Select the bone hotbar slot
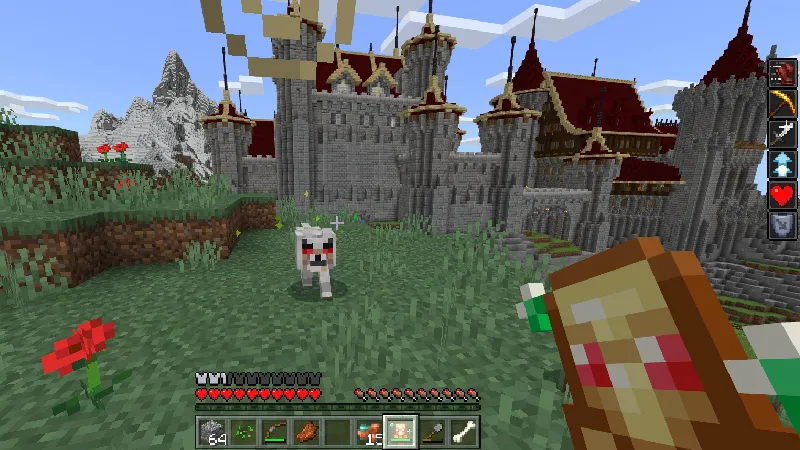The image size is (800, 450). click(x=464, y=432)
